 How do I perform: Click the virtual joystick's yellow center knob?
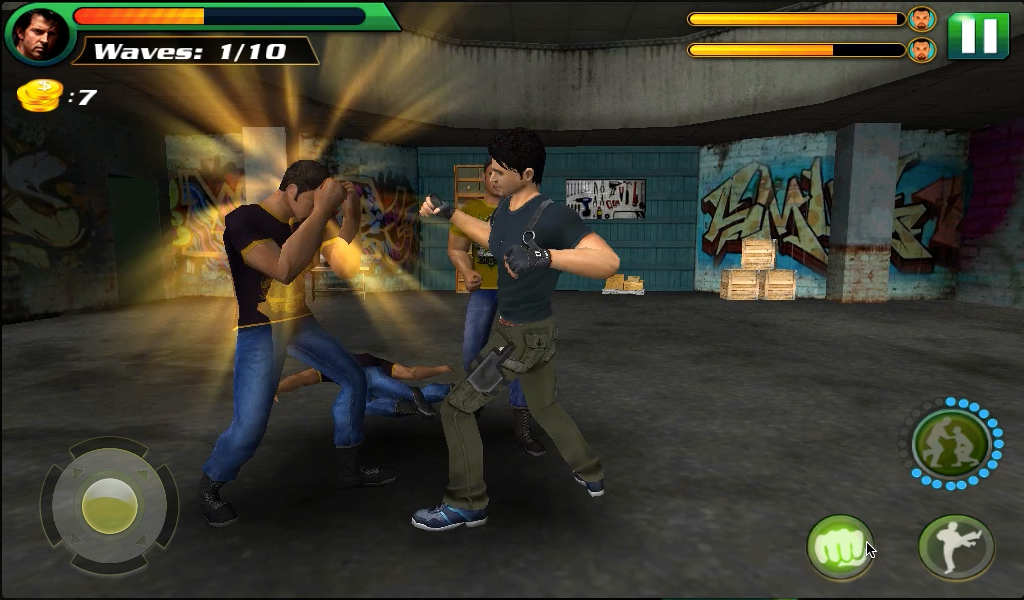coord(109,504)
